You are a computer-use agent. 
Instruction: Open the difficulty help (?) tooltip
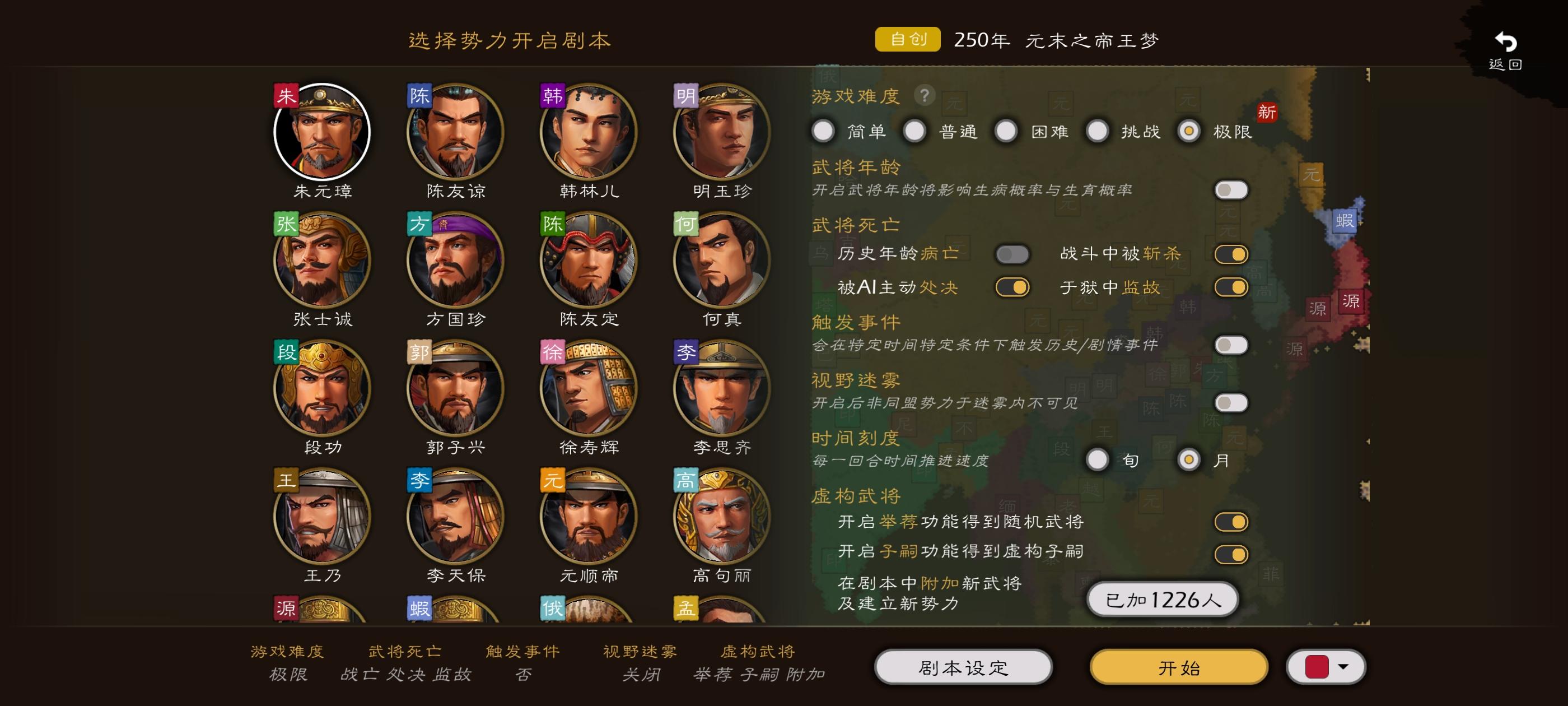(925, 95)
